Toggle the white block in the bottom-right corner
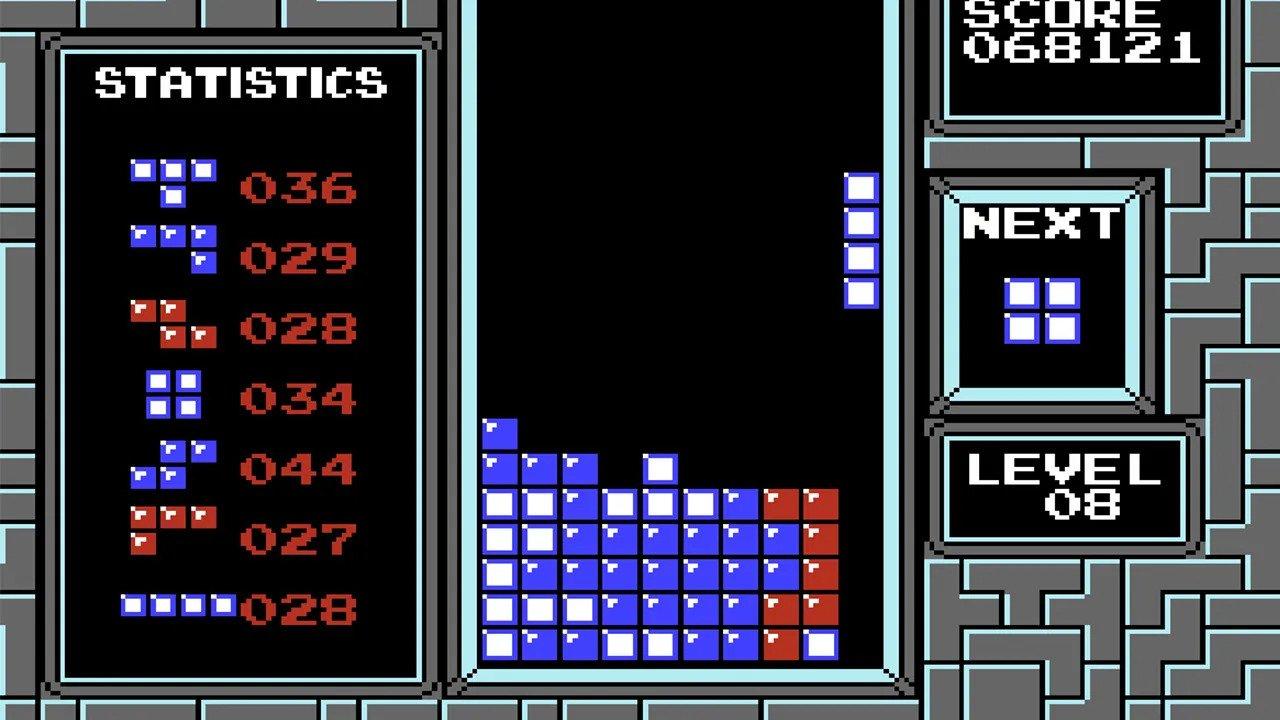Viewport: 1280px width, 720px height. [822, 646]
